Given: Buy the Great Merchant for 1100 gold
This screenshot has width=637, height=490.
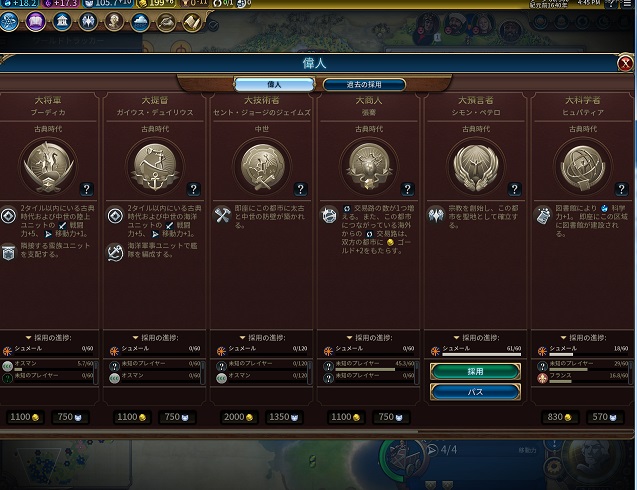Looking at the screenshot, I should [343, 416].
